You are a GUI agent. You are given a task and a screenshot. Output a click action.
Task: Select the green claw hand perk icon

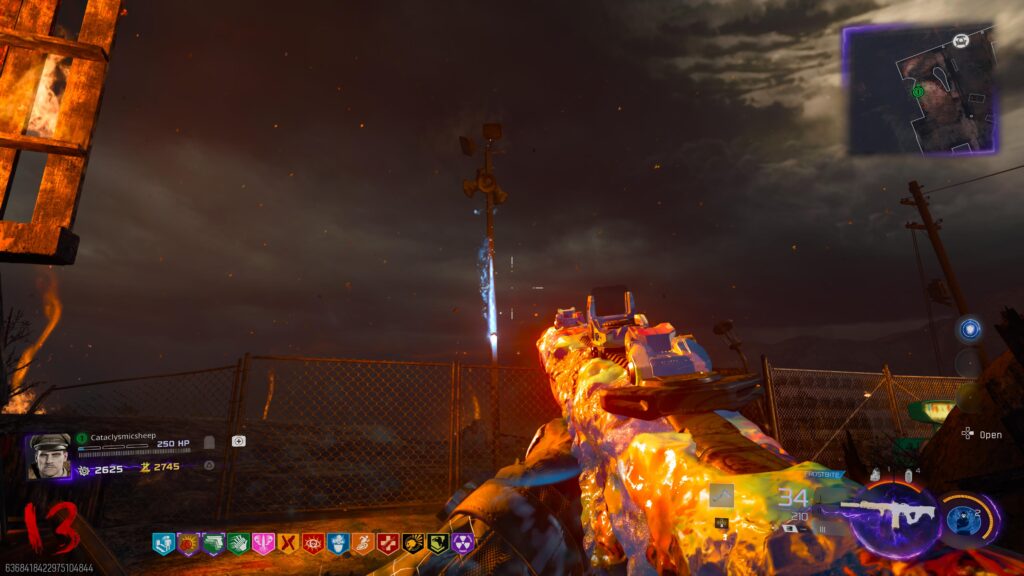tap(238, 544)
